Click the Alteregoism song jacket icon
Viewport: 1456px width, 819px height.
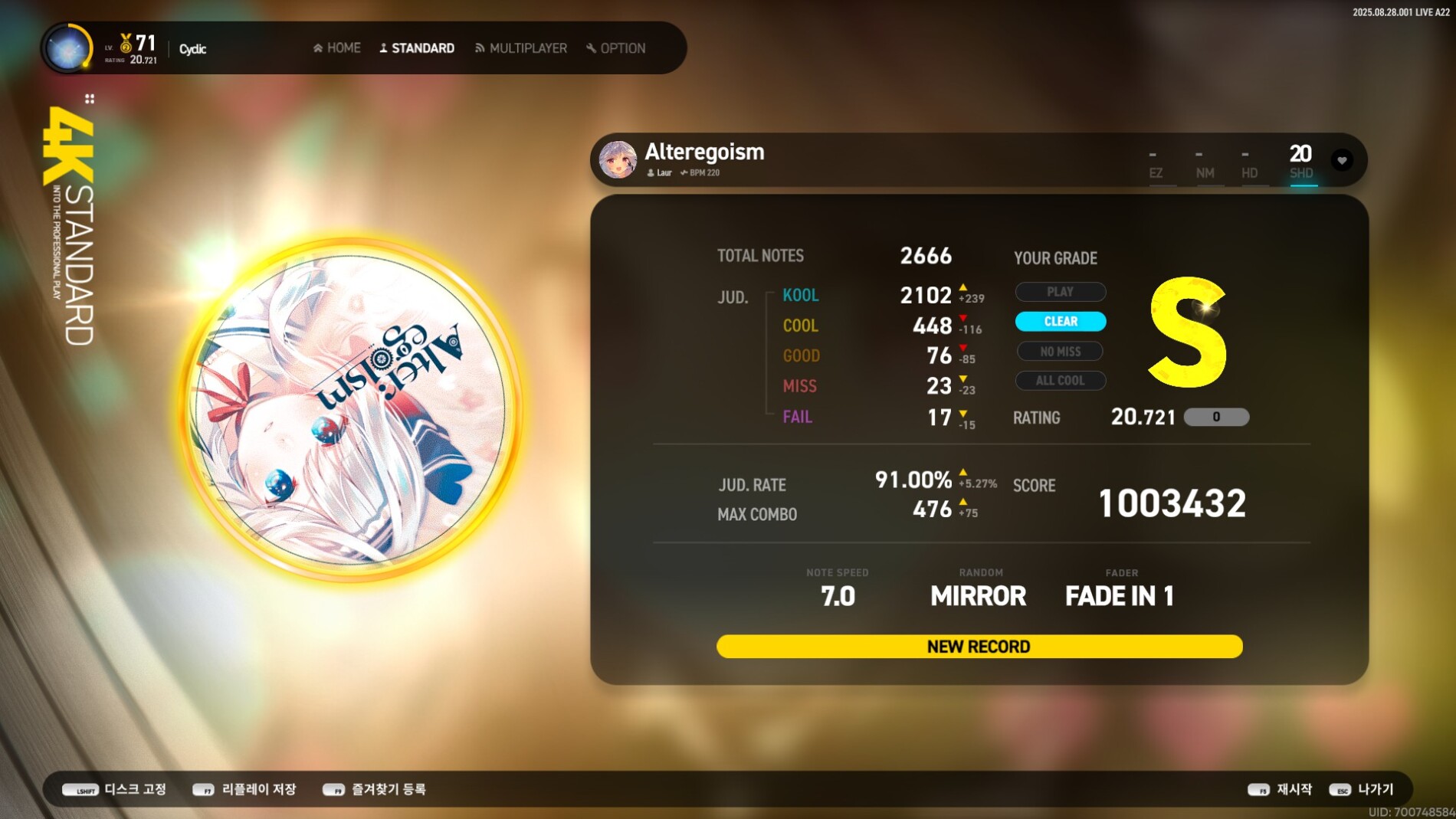click(618, 159)
